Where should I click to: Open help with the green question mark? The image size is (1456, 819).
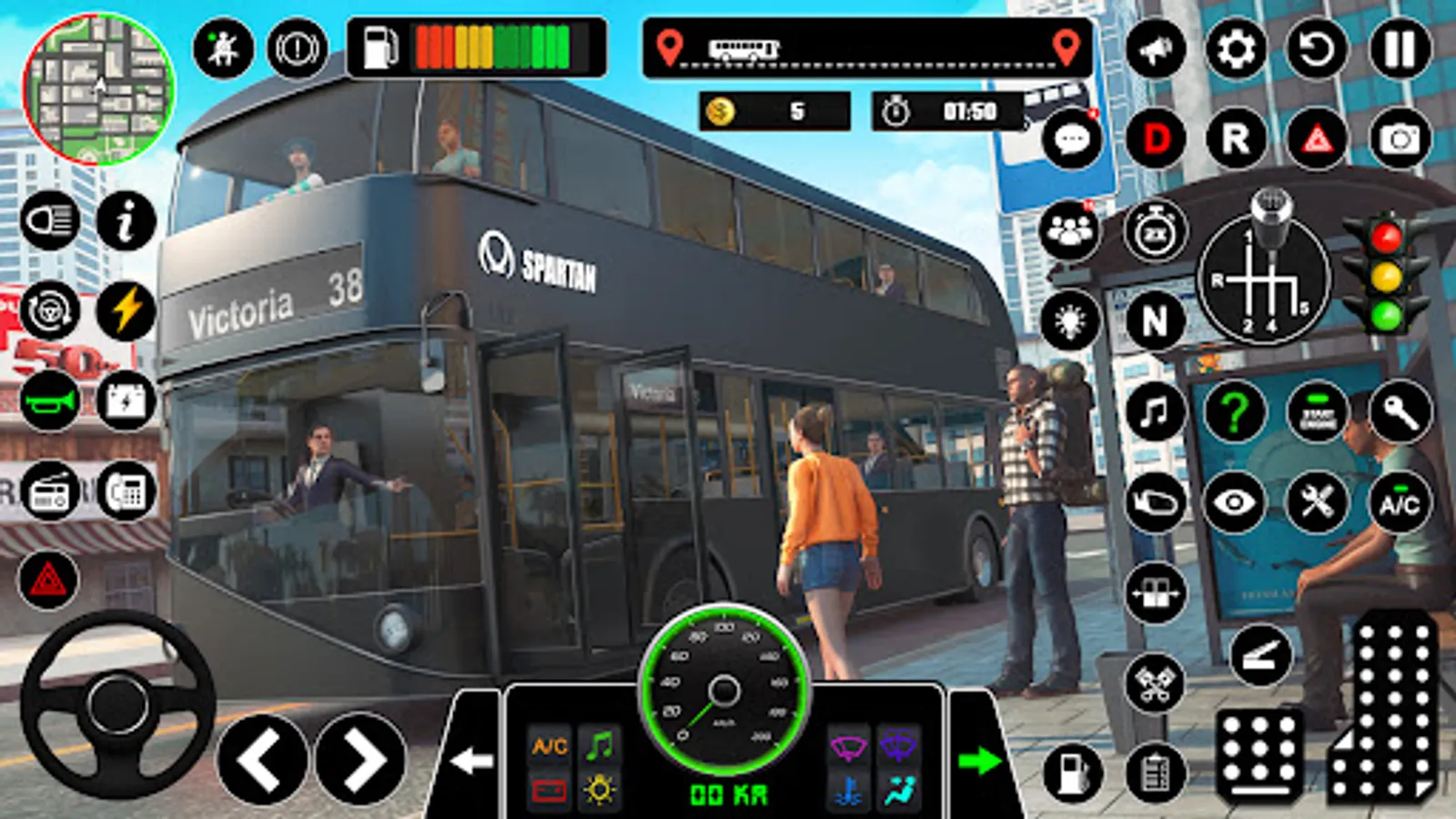pos(1234,411)
